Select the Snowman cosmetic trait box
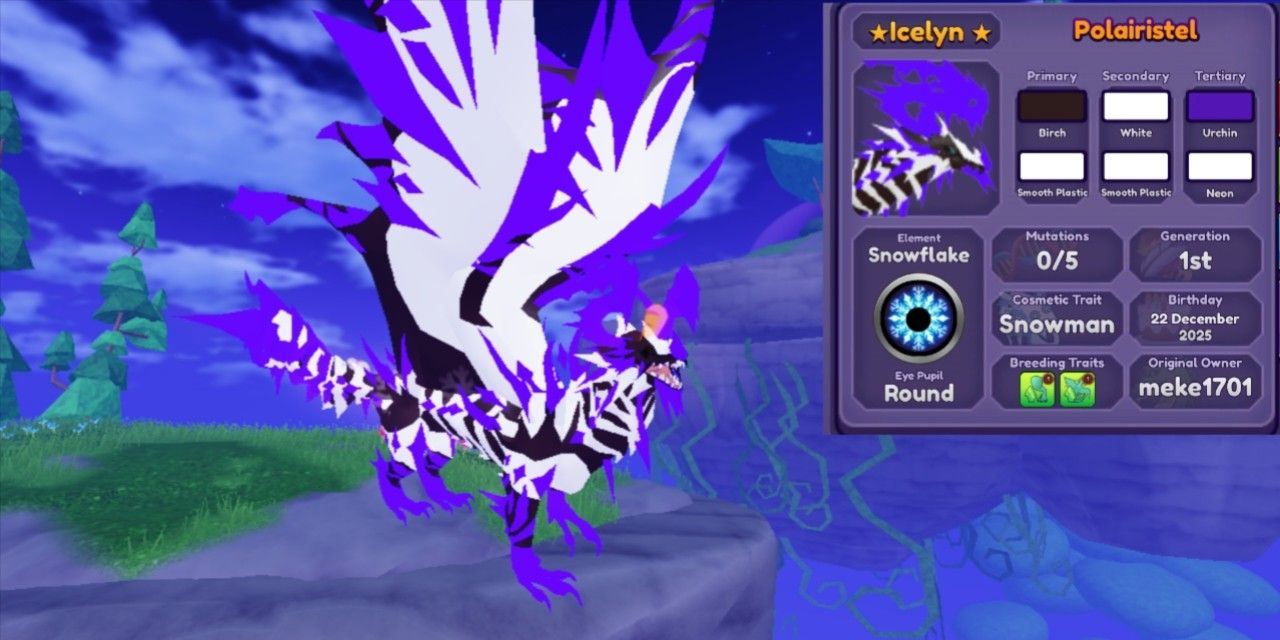This screenshot has width=1280, height=640. point(1057,317)
